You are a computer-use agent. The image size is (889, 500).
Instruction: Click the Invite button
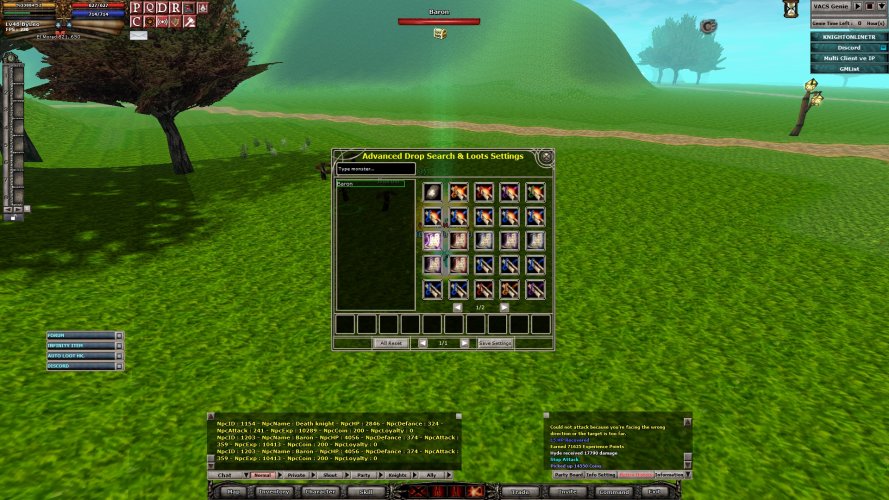pyautogui.click(x=566, y=491)
